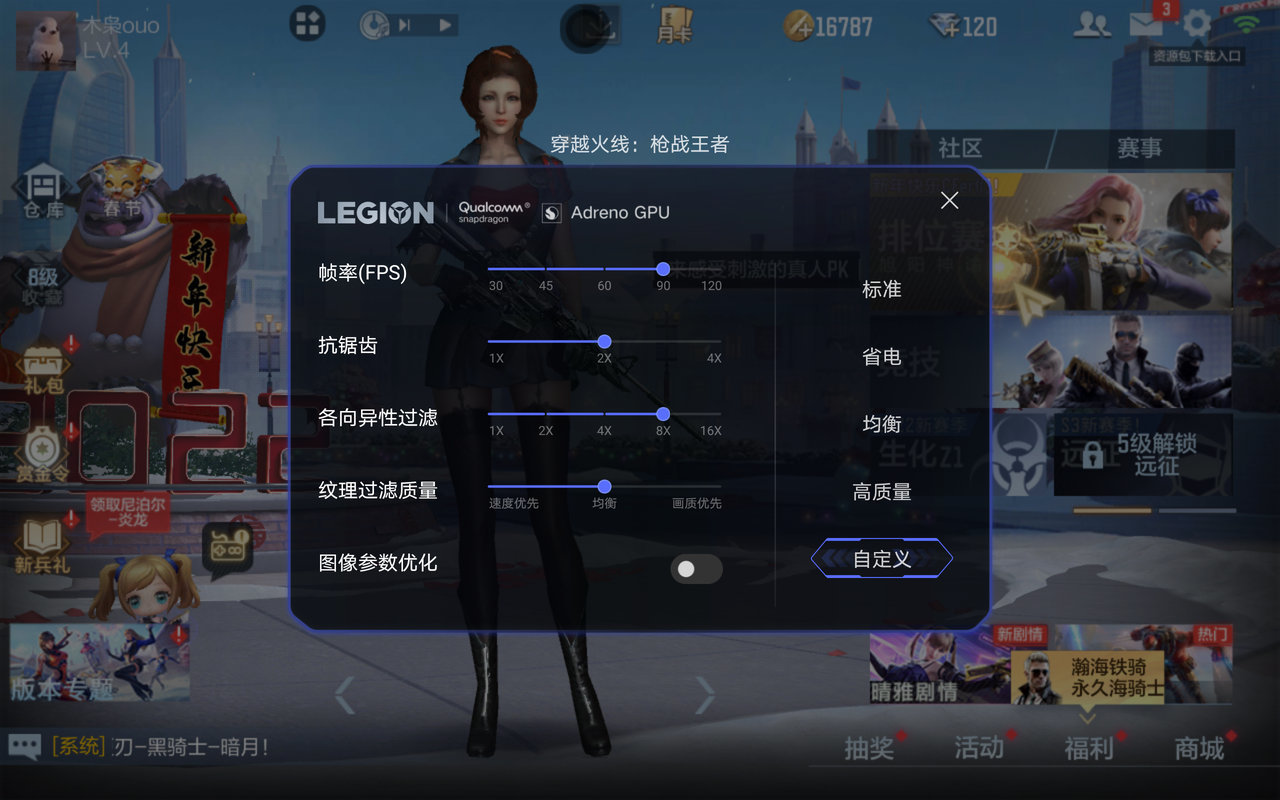The width and height of the screenshot is (1280, 800).
Task: Set 抗锯齿 anti-aliasing slider to 4X
Action: point(714,342)
